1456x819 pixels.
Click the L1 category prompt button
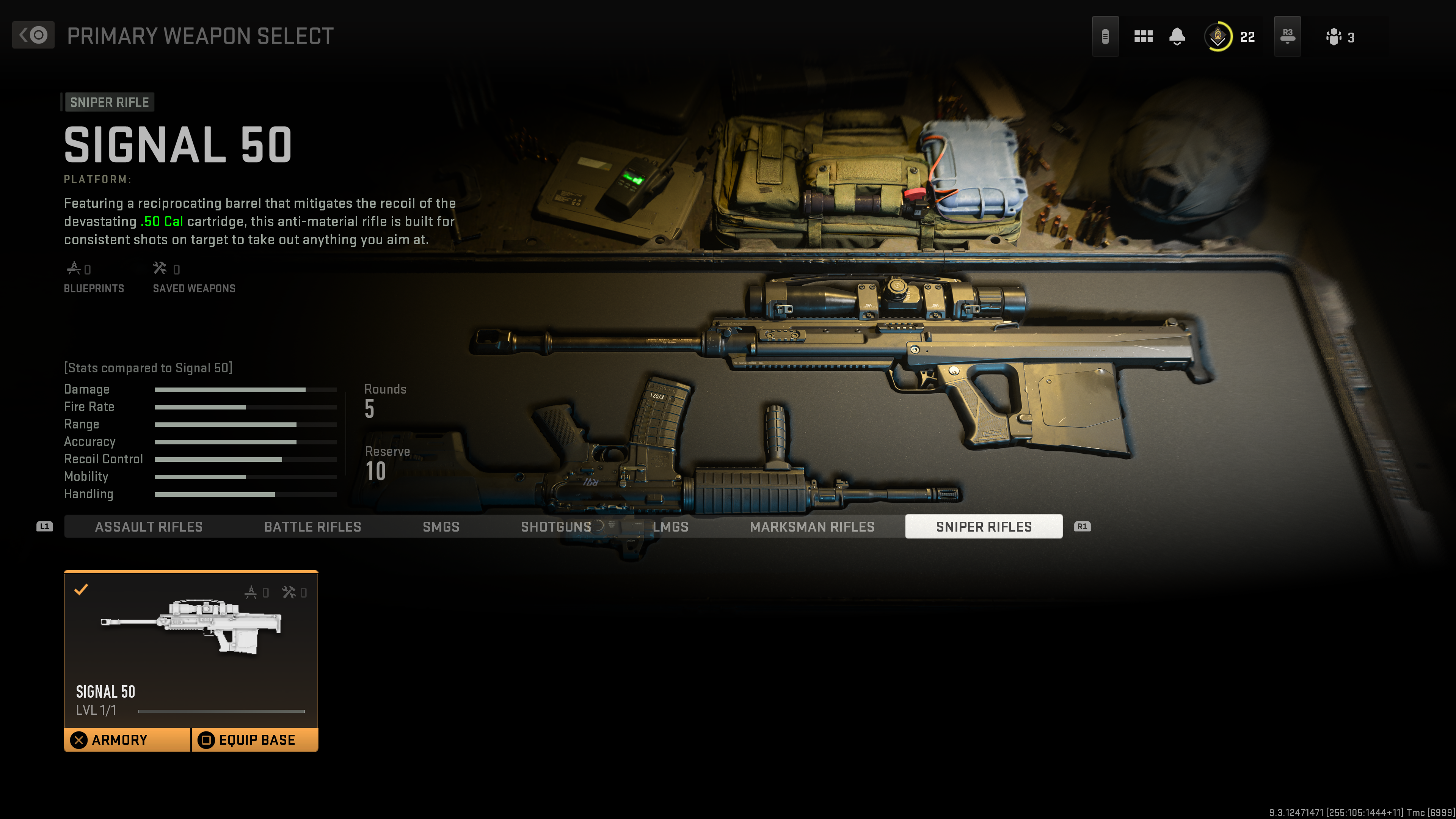[44, 526]
